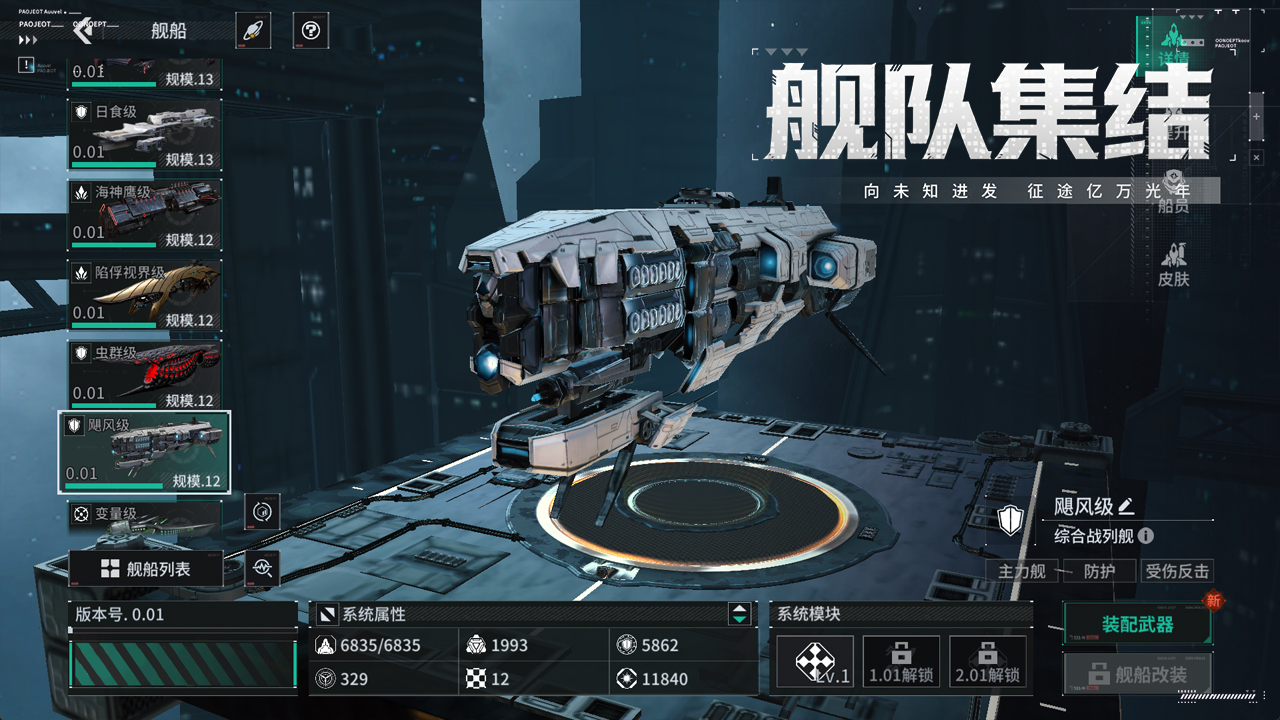Screen dimensions: 1280x720
Task: Open the 舰船列表 ship list
Action: [x=145, y=569]
